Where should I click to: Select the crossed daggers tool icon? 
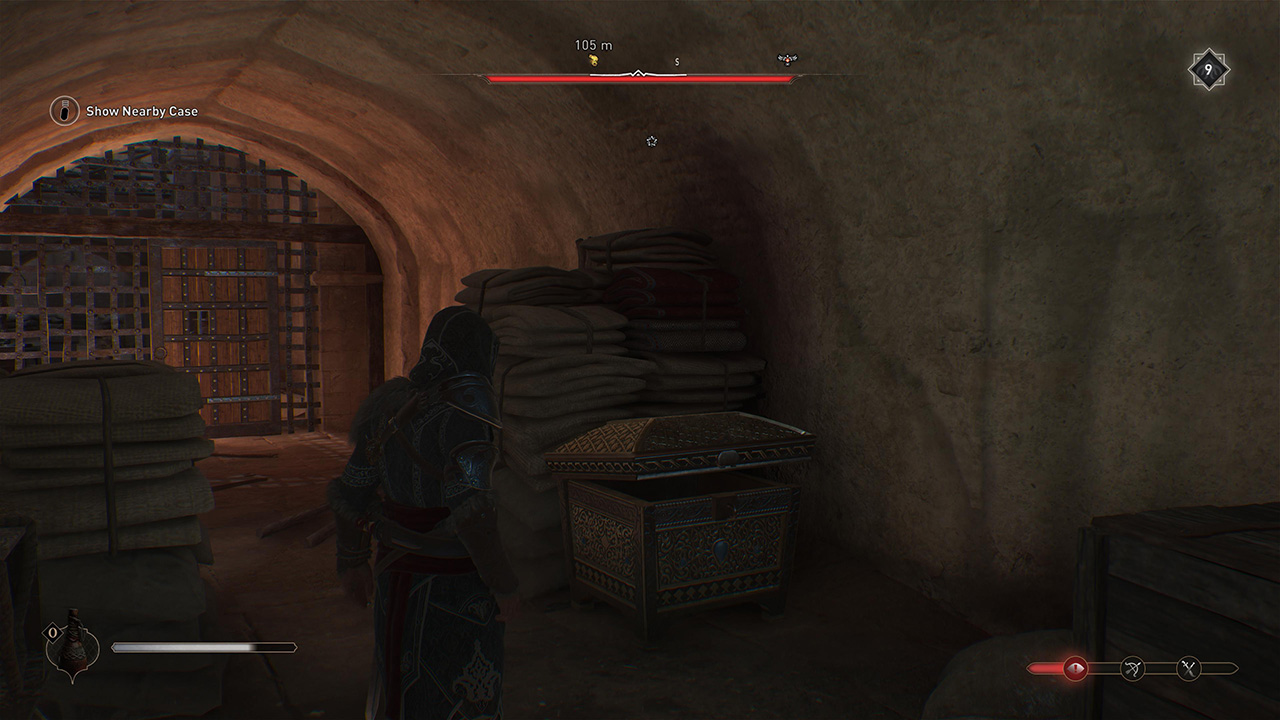point(1188,668)
